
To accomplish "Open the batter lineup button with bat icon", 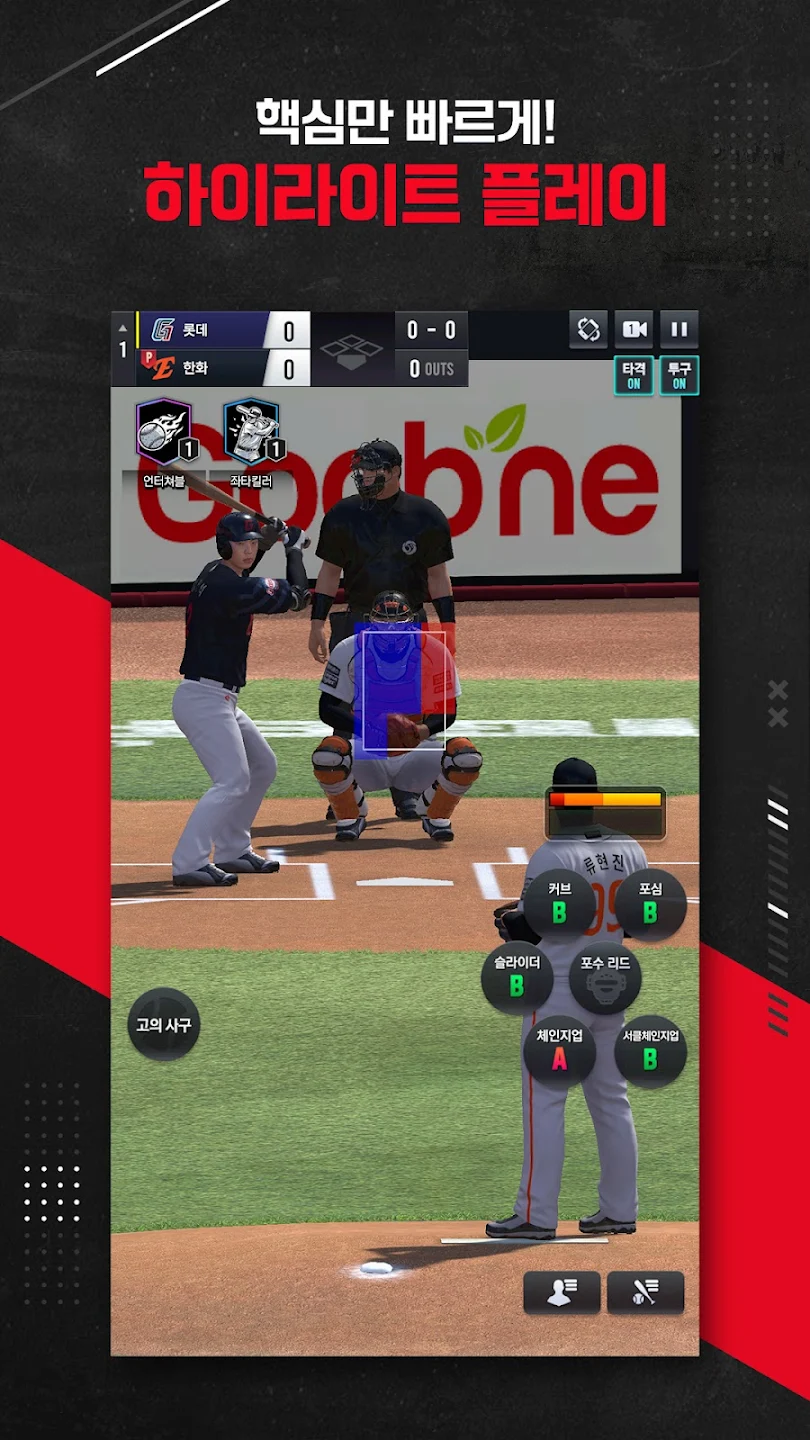I will tap(646, 1292).
